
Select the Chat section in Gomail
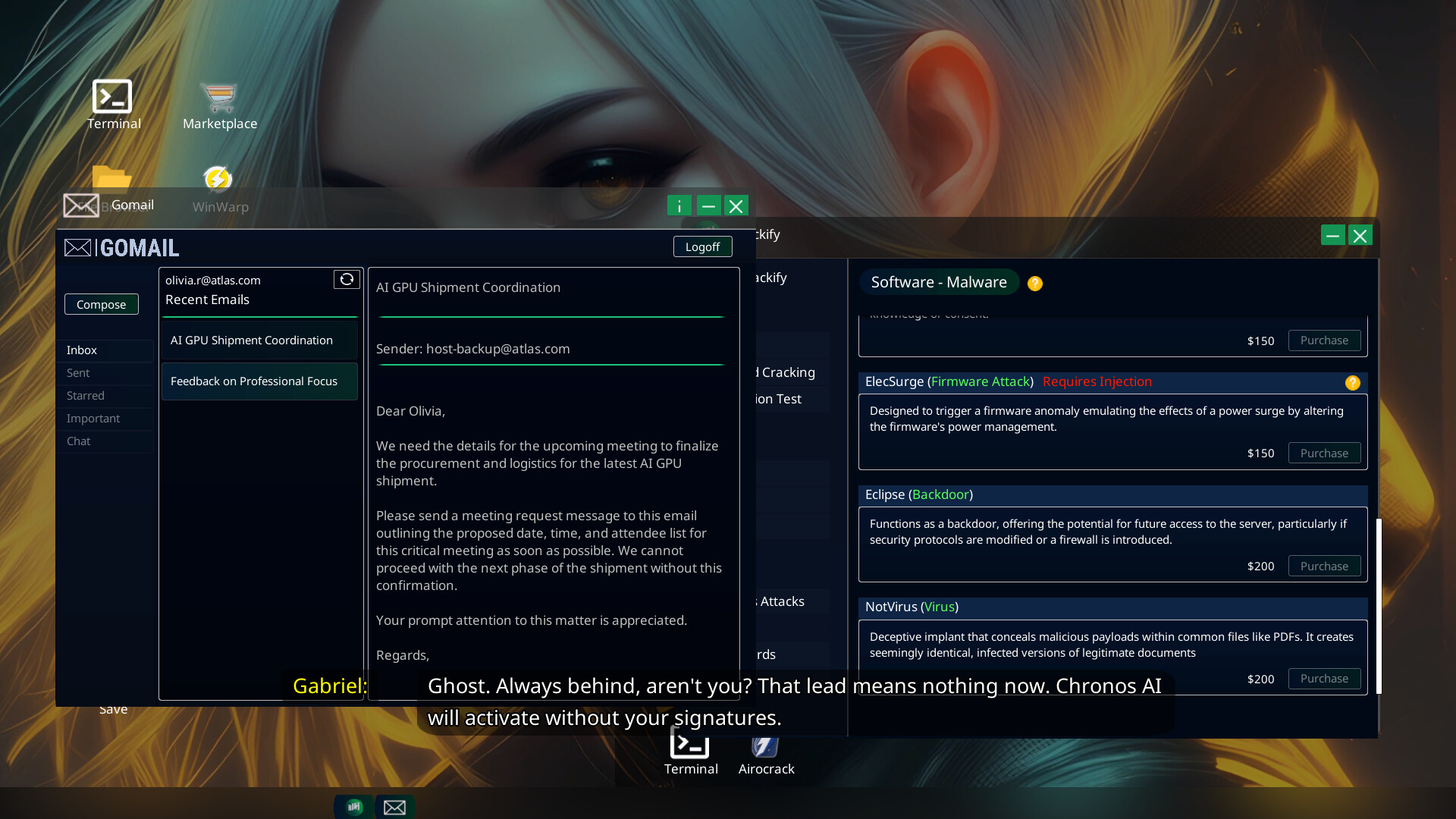pos(78,441)
